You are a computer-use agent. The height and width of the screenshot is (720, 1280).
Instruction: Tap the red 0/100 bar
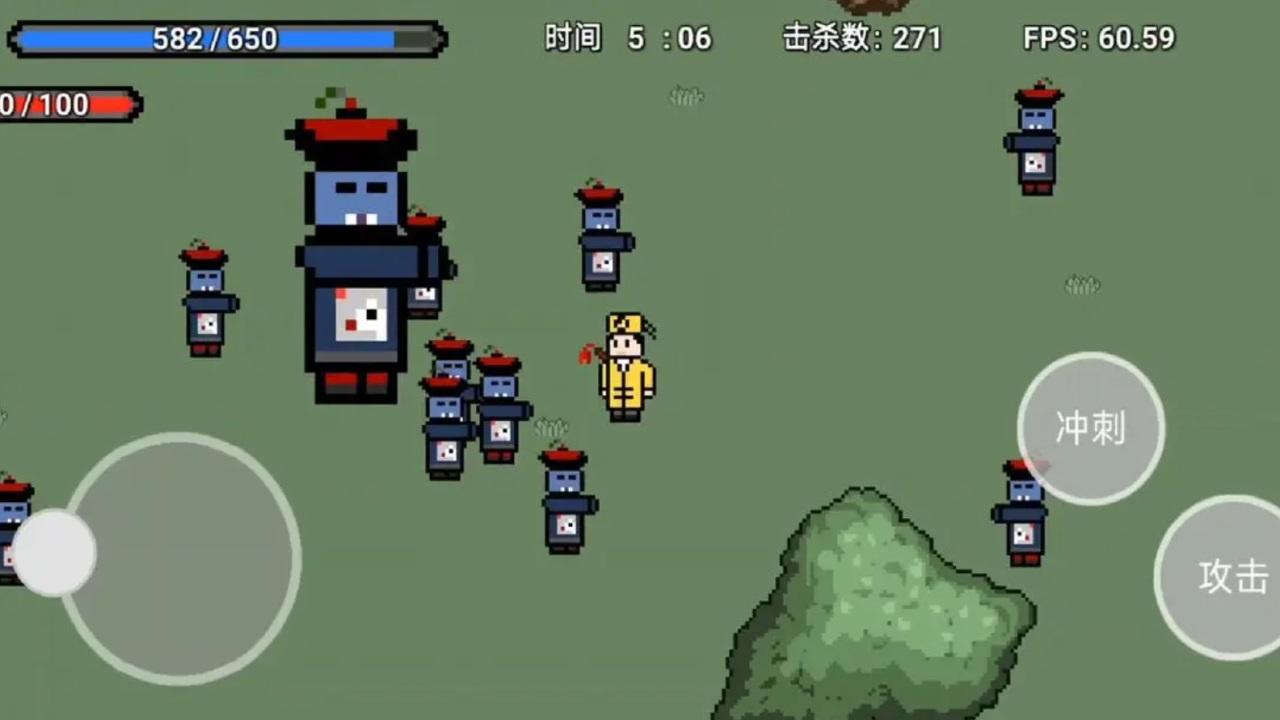coord(70,104)
